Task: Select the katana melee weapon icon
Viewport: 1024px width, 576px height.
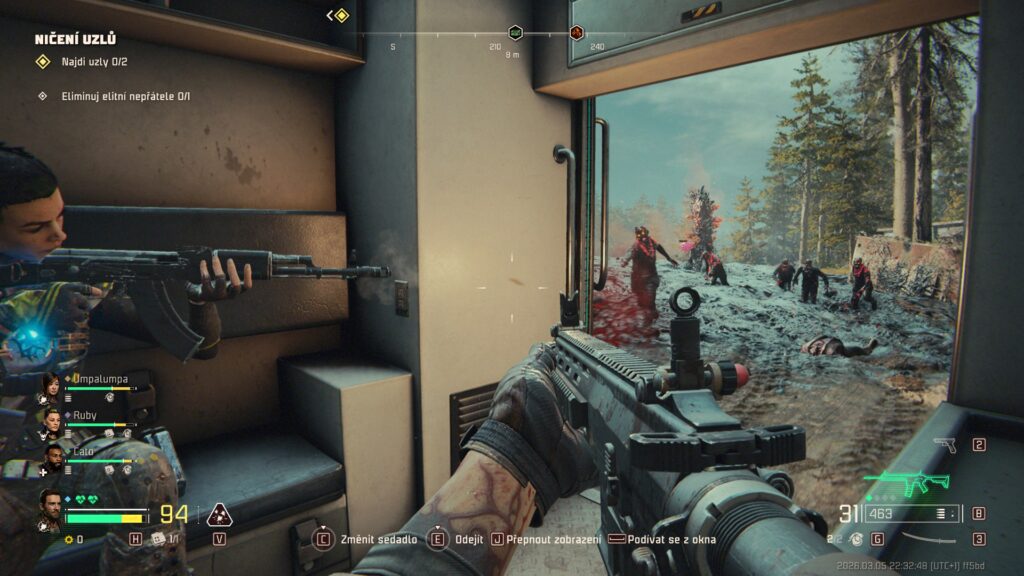Action: click(x=928, y=540)
